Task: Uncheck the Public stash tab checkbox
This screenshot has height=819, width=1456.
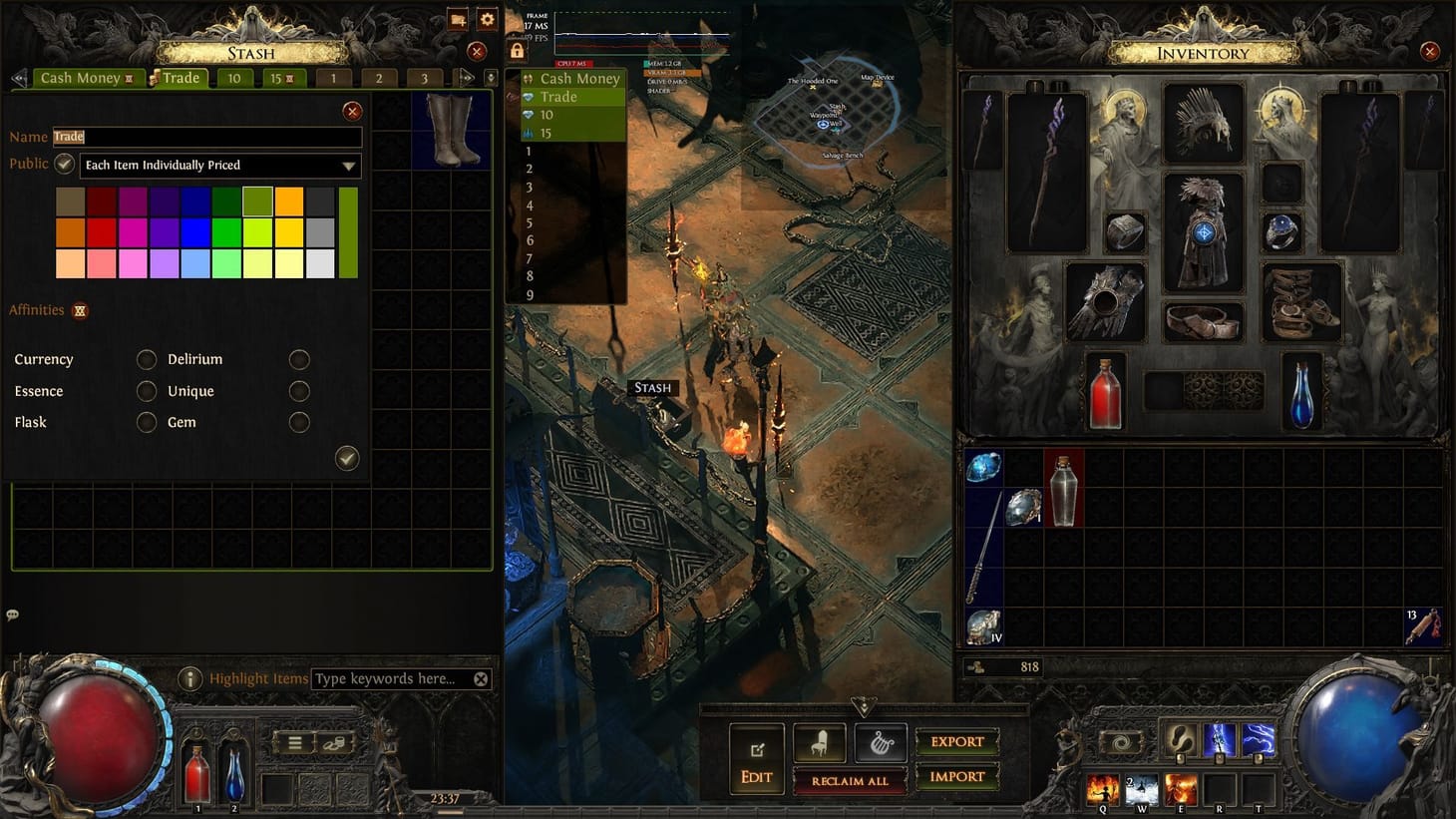Action: click(x=63, y=163)
